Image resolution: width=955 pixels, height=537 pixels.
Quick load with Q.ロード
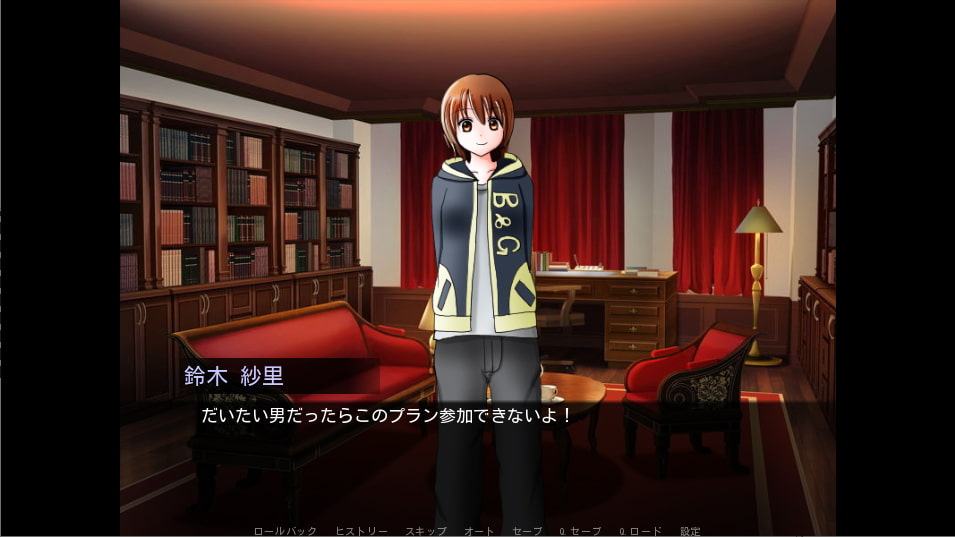coord(640,531)
